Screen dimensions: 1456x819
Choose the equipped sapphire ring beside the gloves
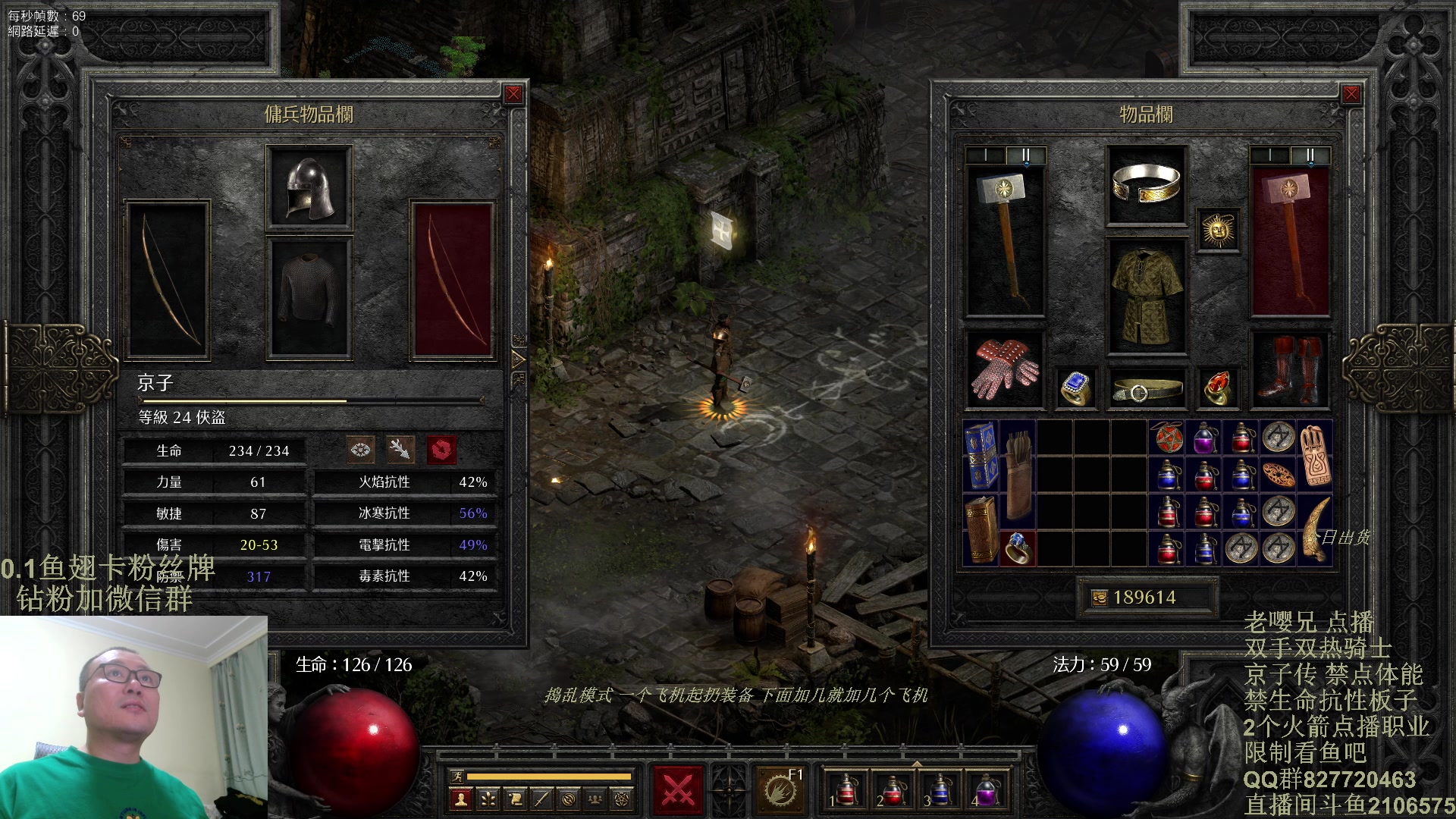click(x=1076, y=388)
